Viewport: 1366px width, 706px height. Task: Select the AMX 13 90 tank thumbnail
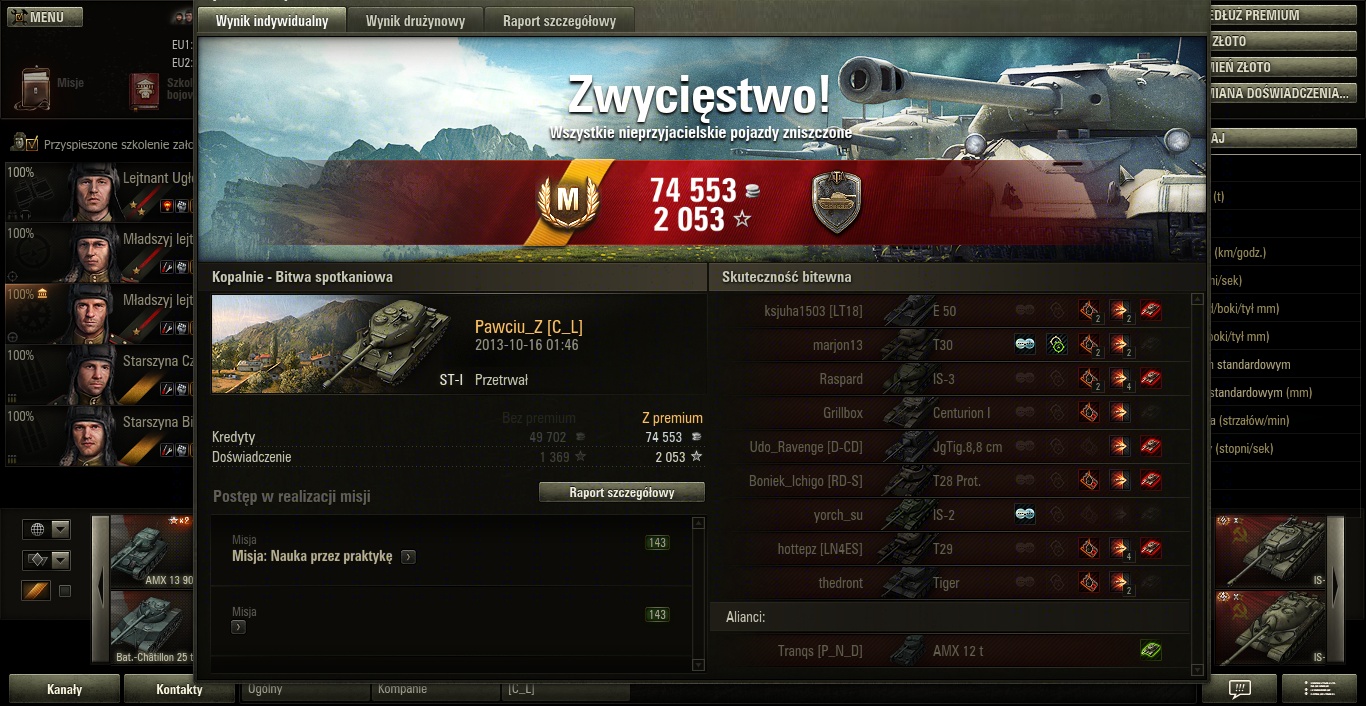coord(152,551)
